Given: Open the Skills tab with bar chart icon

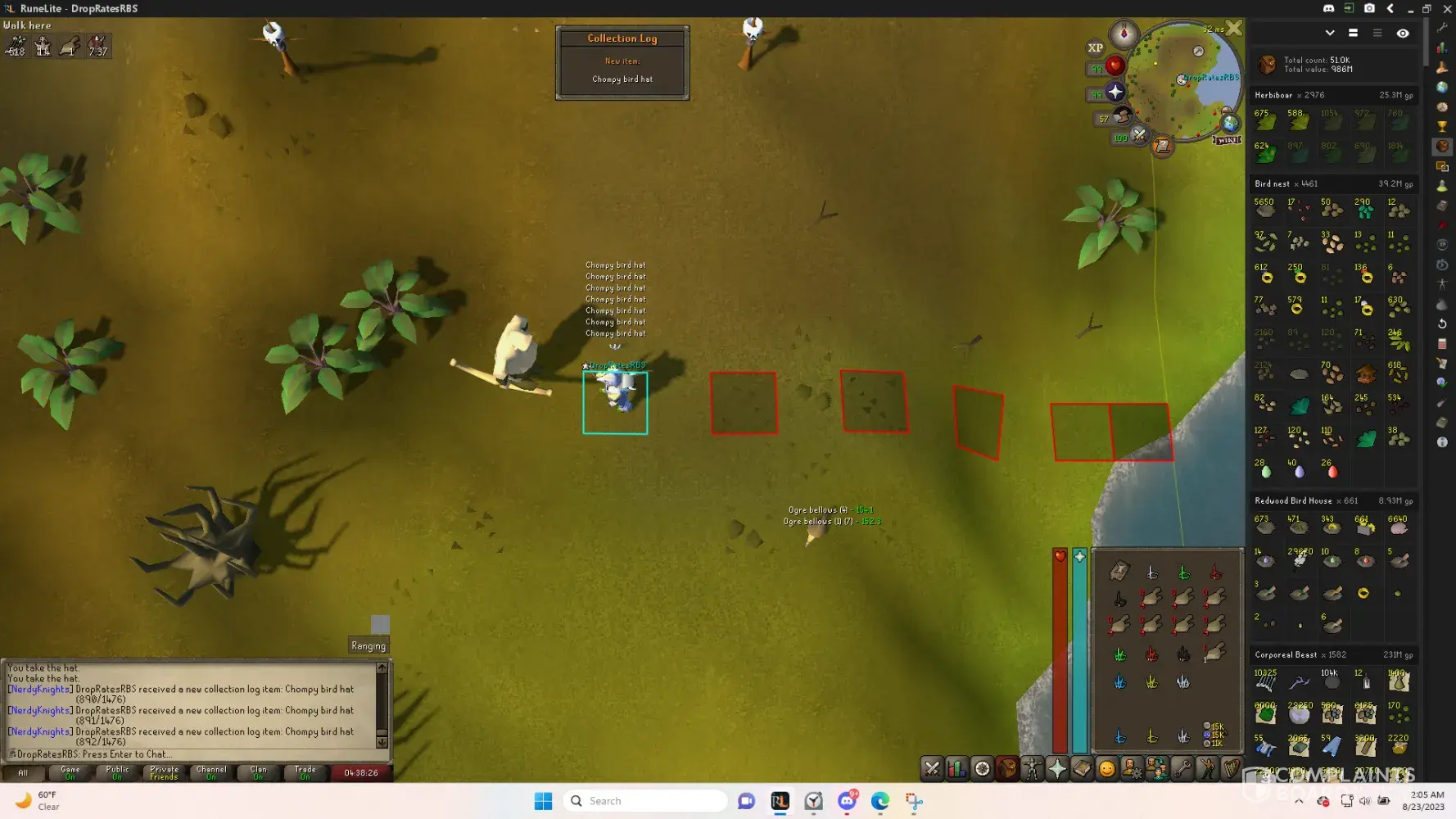Looking at the screenshot, I should click(956, 768).
